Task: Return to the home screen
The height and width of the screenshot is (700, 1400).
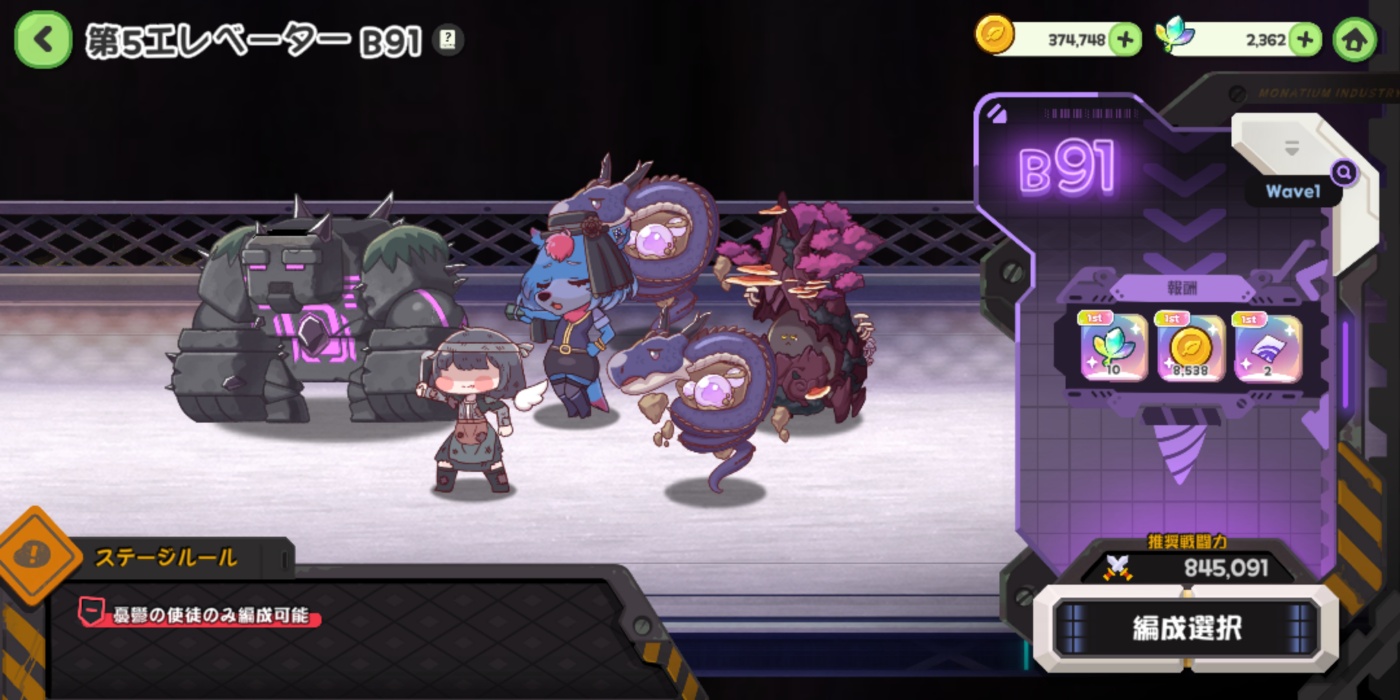Action: pos(1355,40)
